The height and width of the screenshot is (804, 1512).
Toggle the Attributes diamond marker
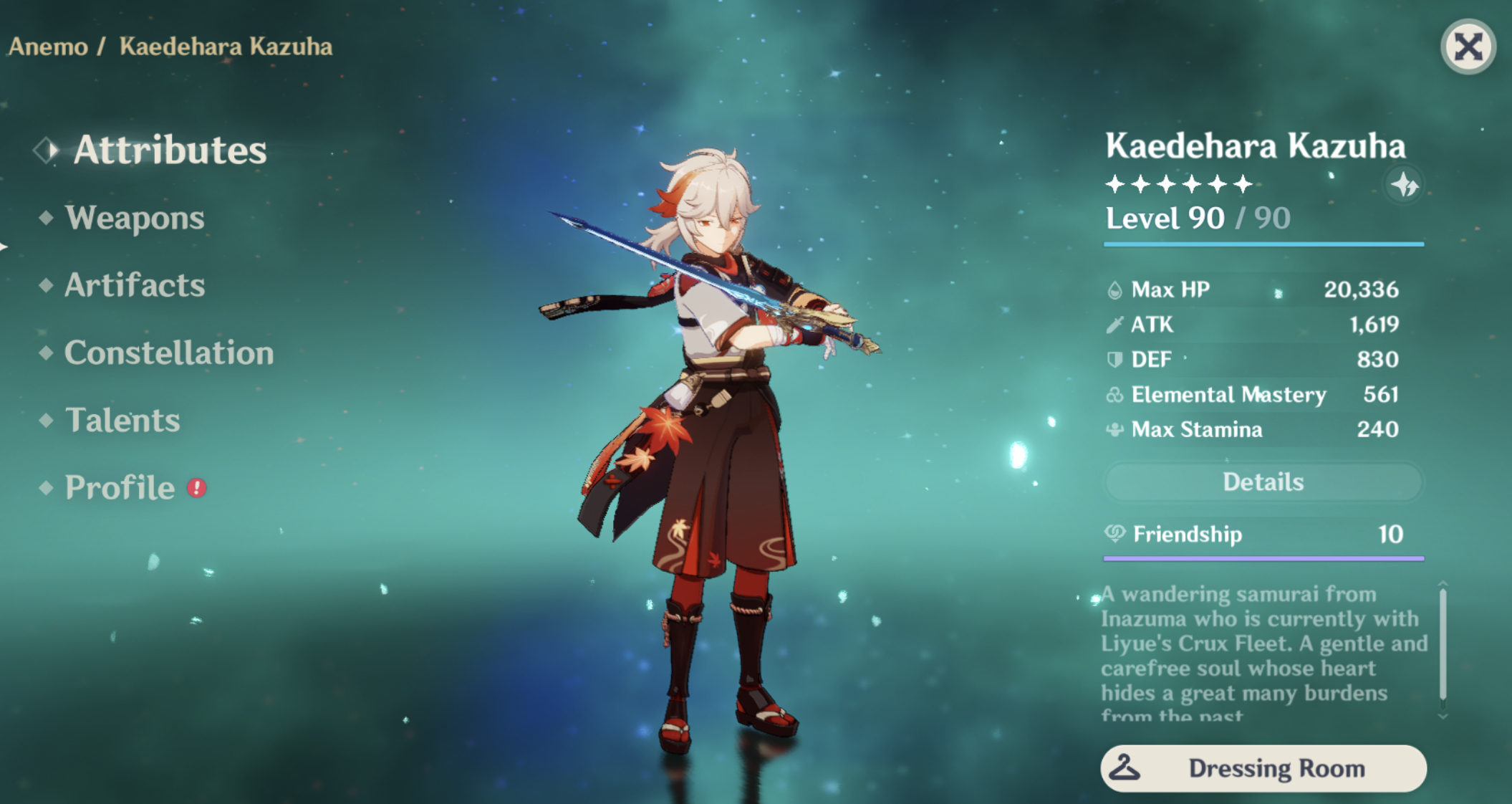coord(46,148)
